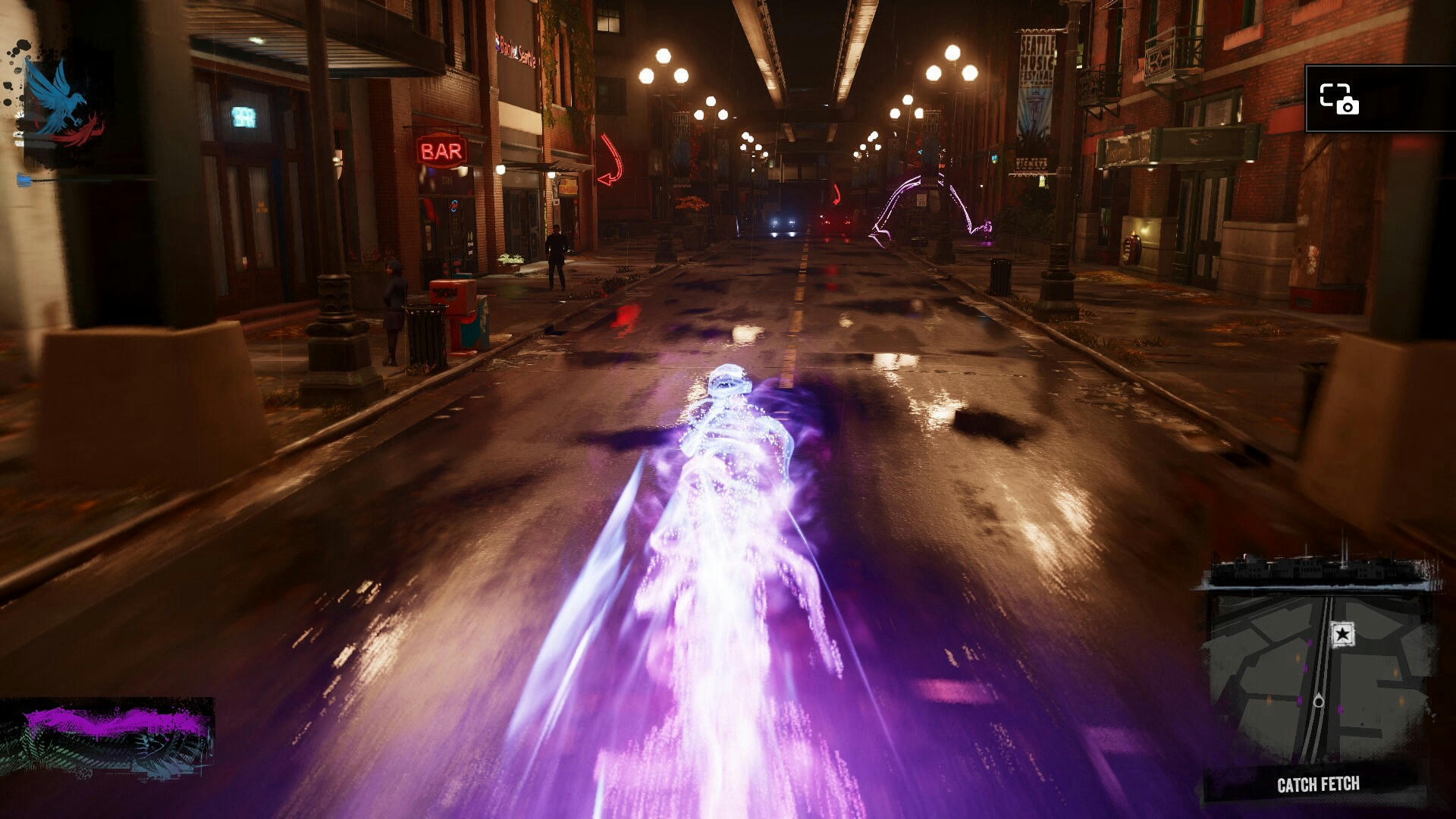Toggle the blue neon sign above the doorway
1456x819 pixels.
[244, 115]
